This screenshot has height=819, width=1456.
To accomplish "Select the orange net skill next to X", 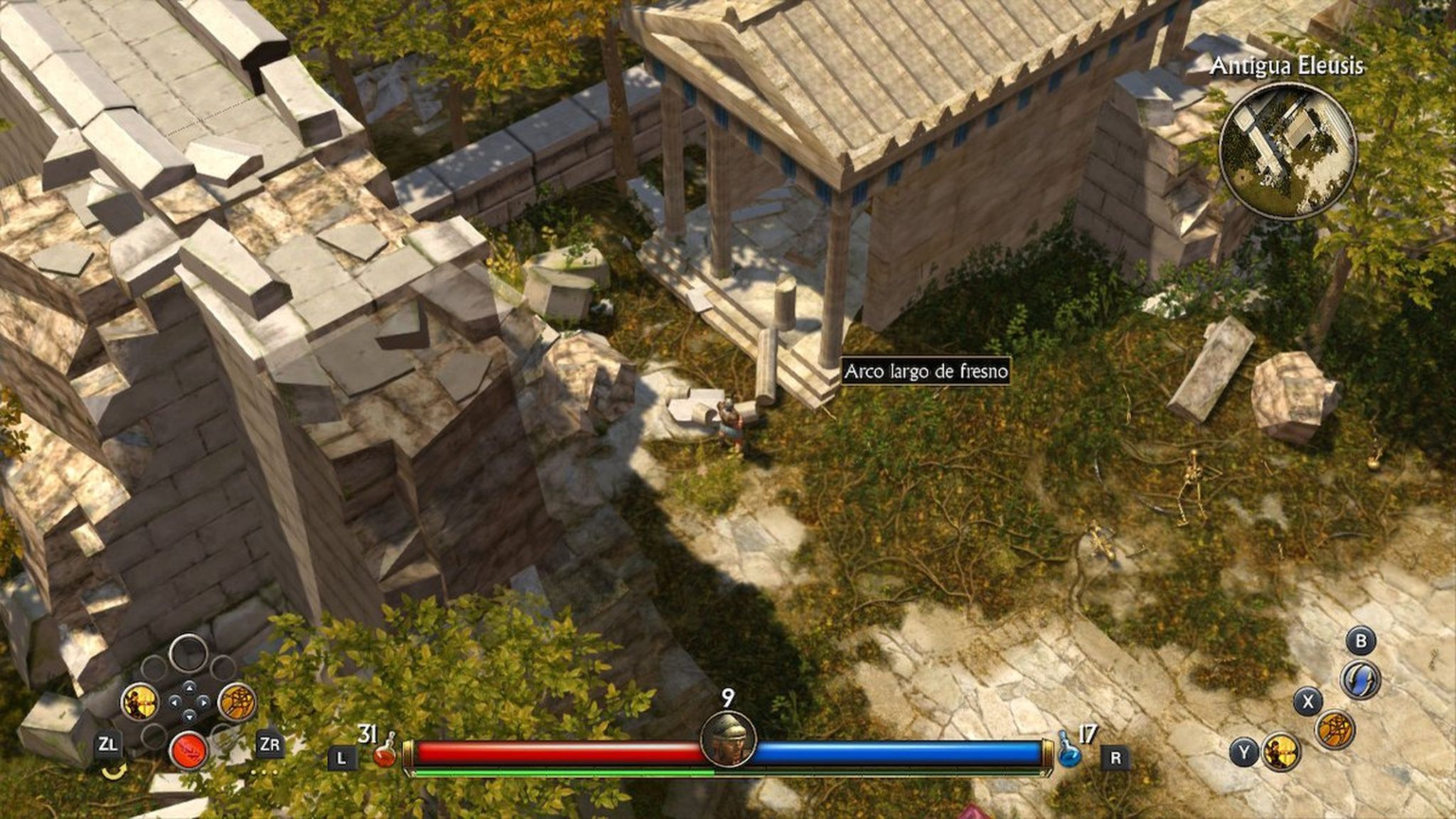I will (1334, 730).
